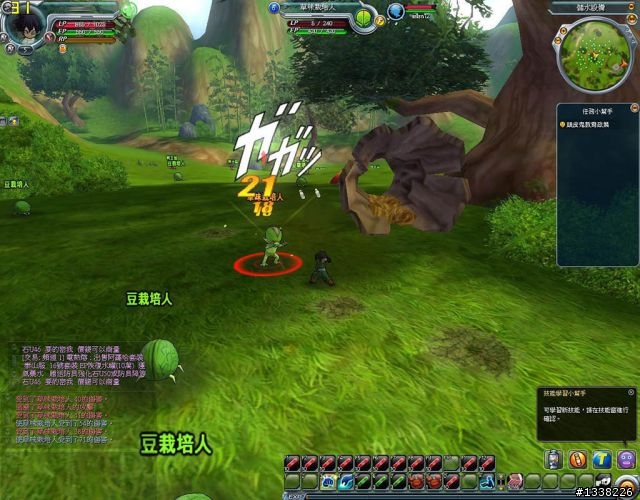Click the robot helper menu icon
The width and height of the screenshot is (640, 500).
click(553, 458)
